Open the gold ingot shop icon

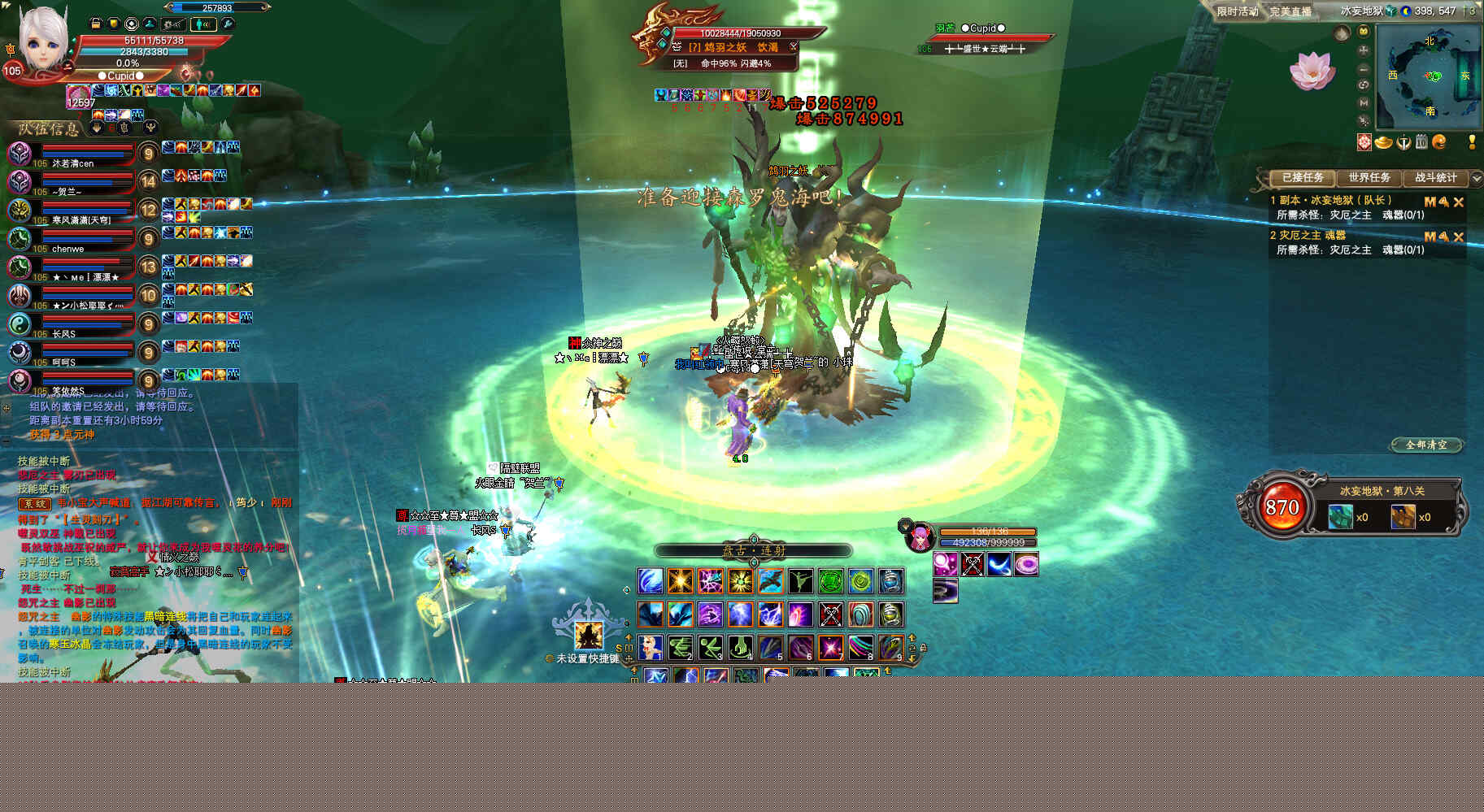[x=1383, y=142]
